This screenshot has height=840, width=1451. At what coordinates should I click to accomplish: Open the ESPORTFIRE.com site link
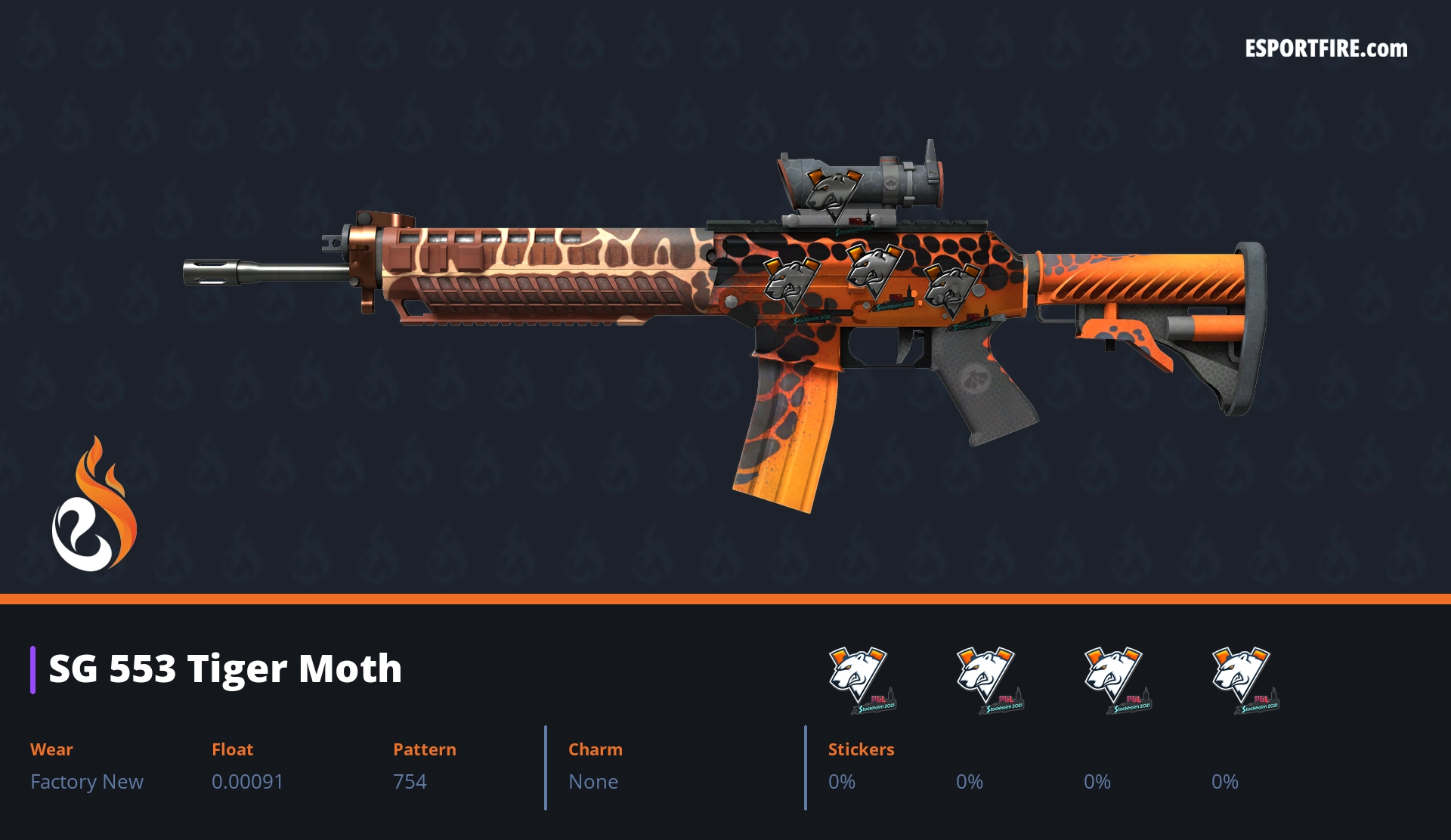(x=1326, y=49)
